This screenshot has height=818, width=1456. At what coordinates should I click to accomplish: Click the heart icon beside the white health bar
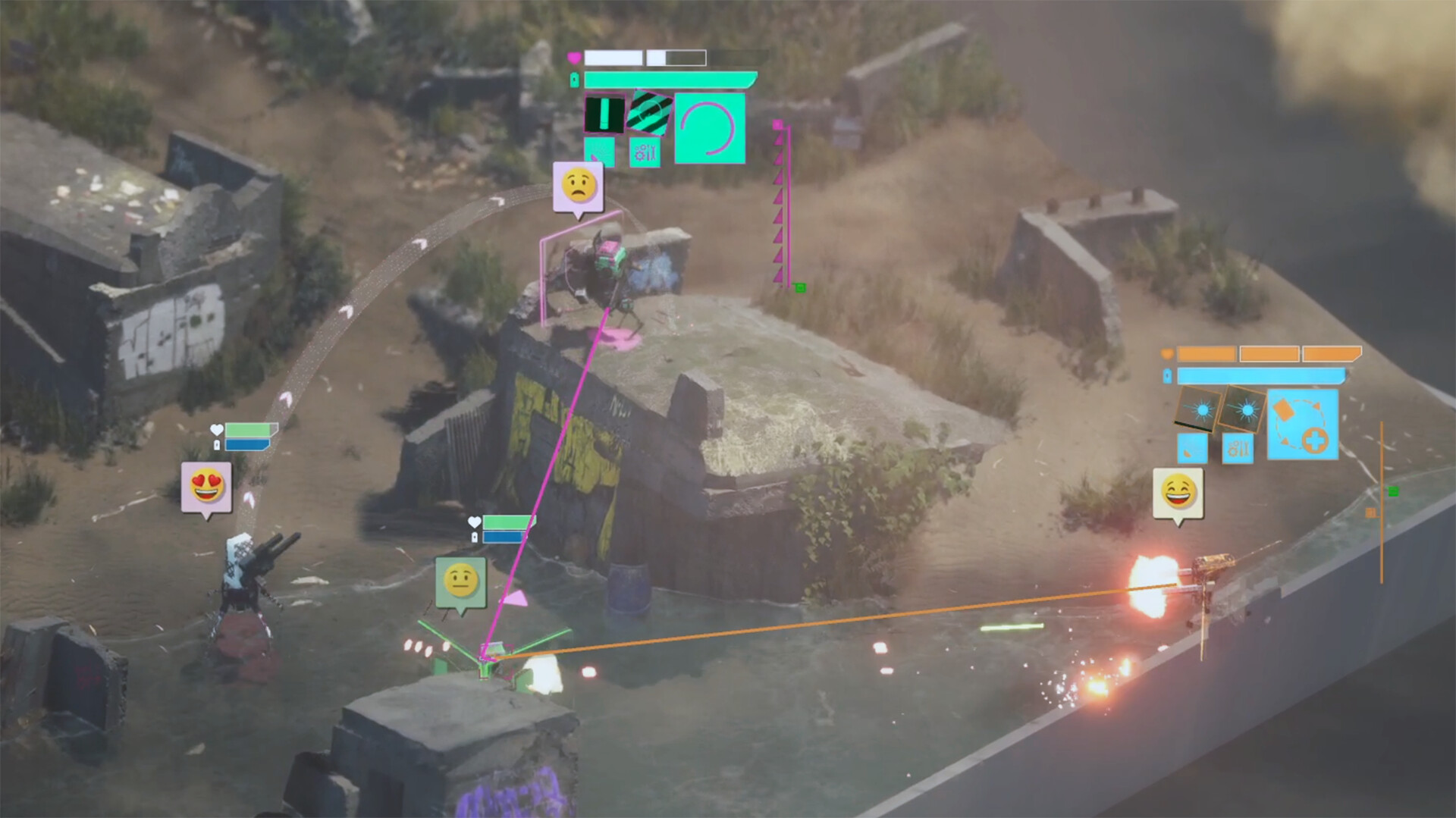click(x=574, y=58)
